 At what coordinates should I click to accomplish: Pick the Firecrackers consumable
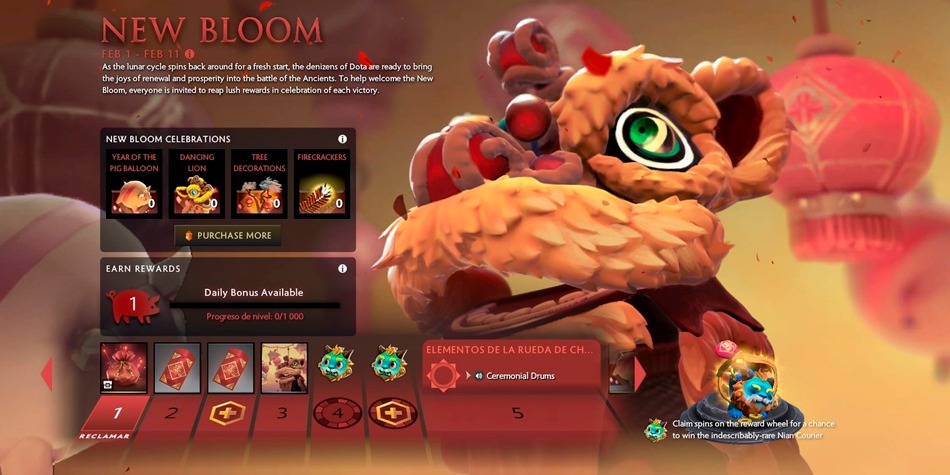(x=322, y=184)
